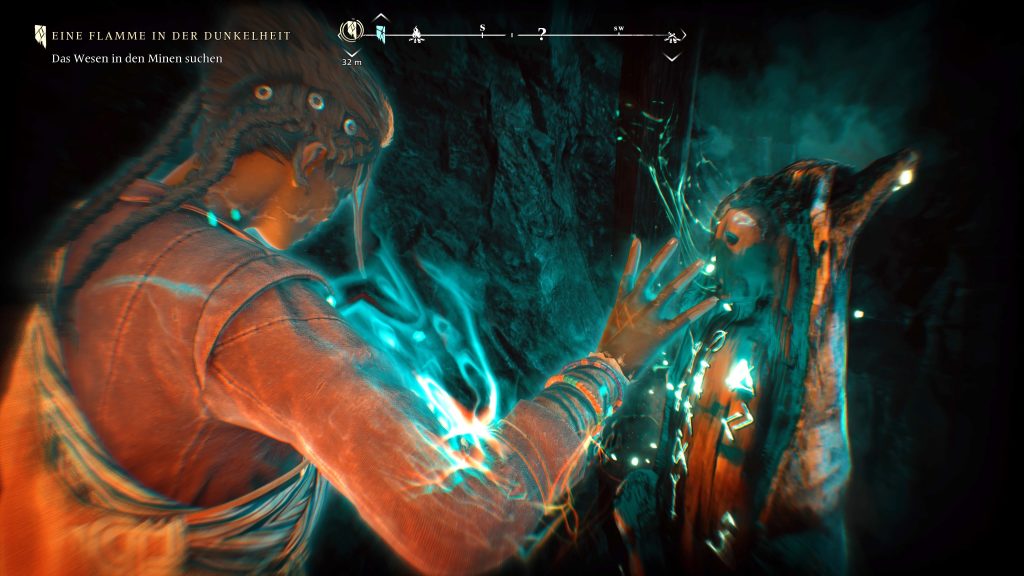Viewport: 1024px width, 576px height.
Task: Click the blue shard marker on the compass
Action: (381, 35)
